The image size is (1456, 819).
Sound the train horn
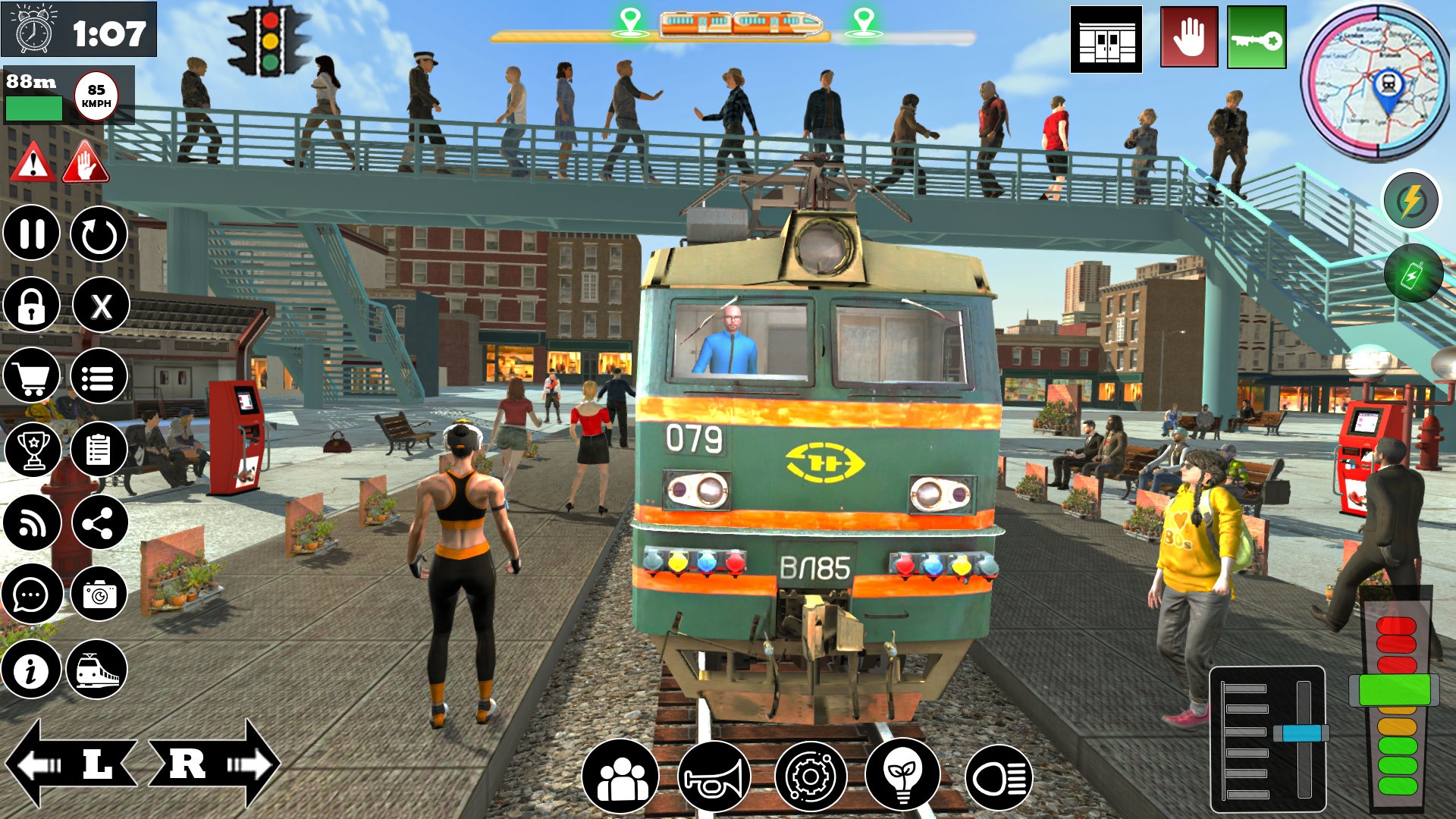715,775
